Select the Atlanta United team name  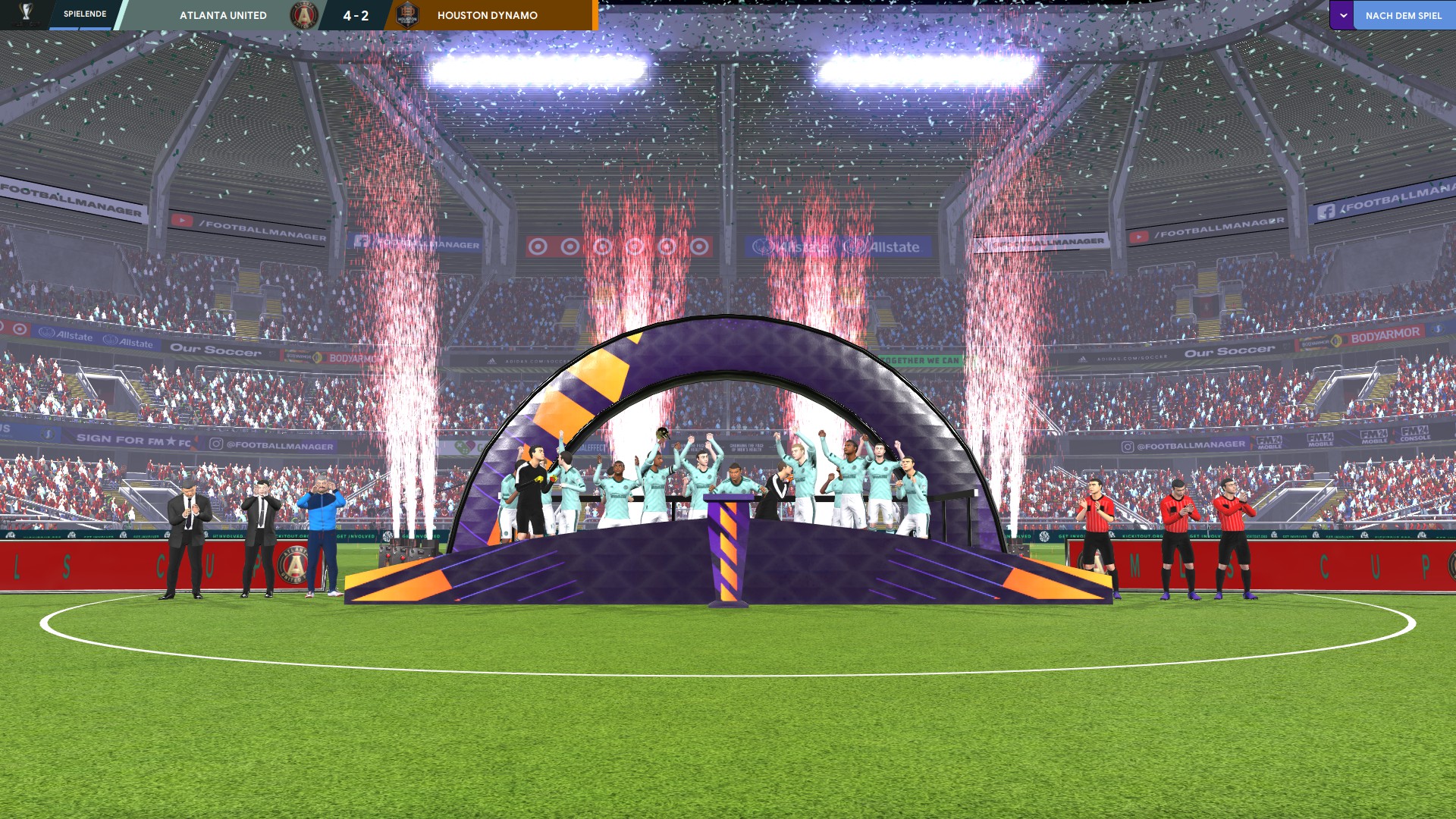pyautogui.click(x=223, y=15)
